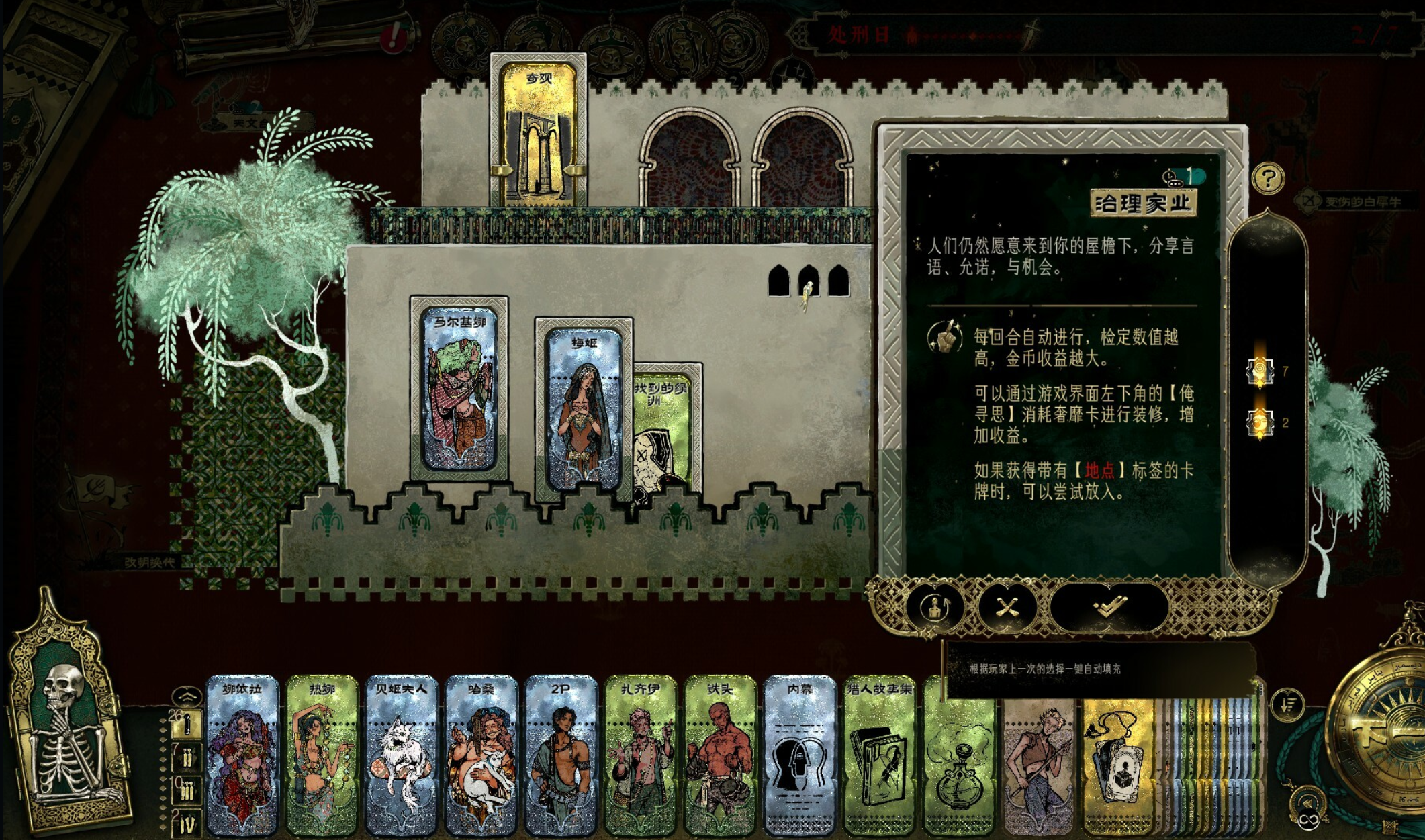Choose the 2P character card
Viewport: 1425px width, 840px height.
coord(561,755)
